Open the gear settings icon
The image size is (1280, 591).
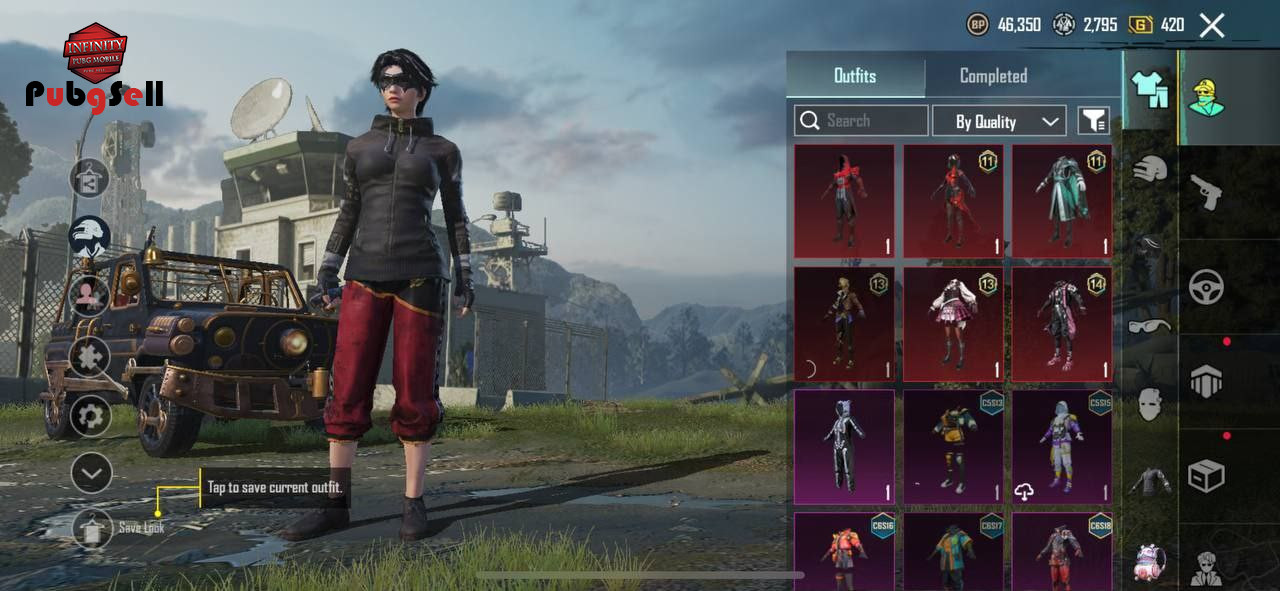click(90, 415)
